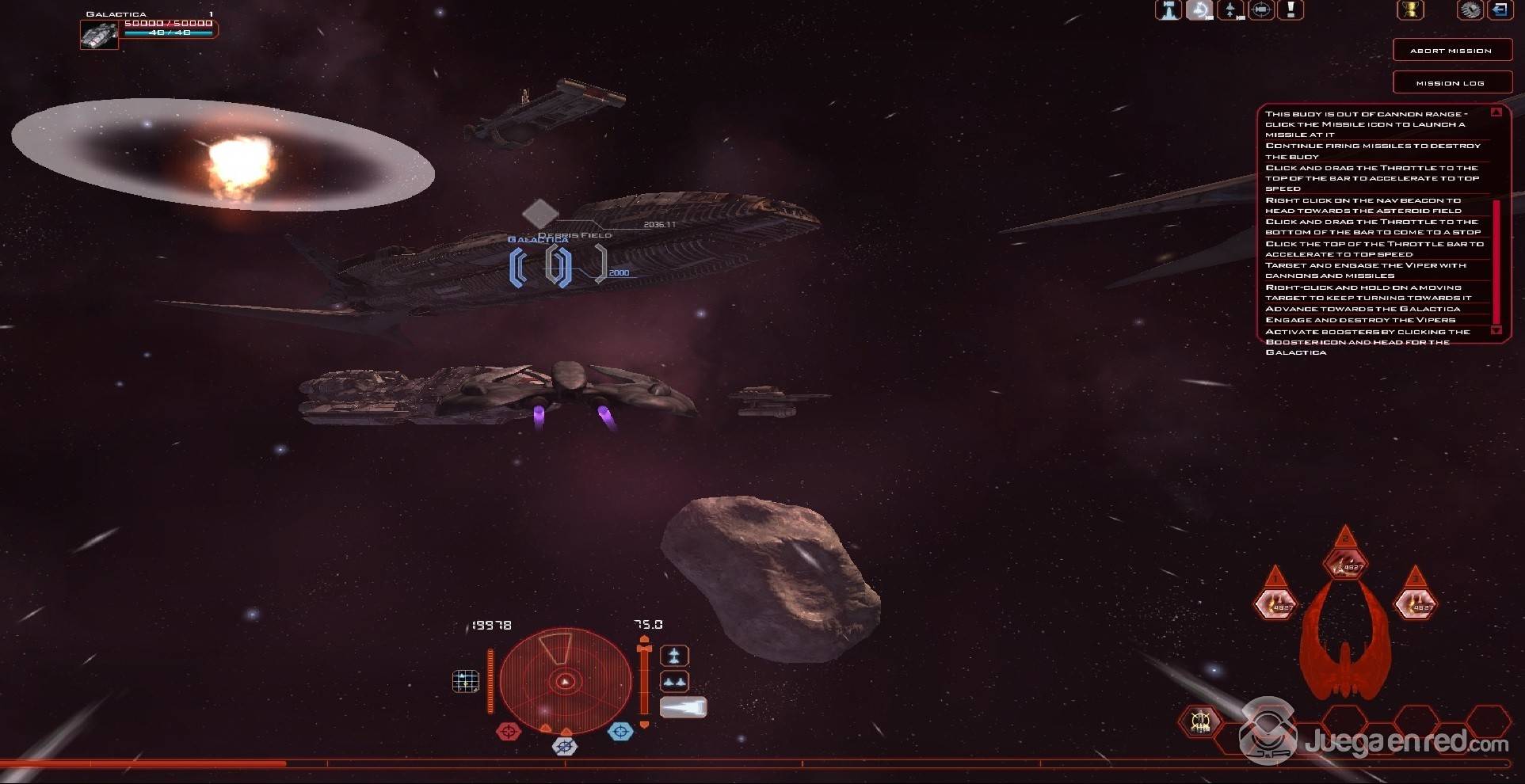Fire weapon slot 2
This screenshot has height=784, width=1525.
(x=1345, y=565)
